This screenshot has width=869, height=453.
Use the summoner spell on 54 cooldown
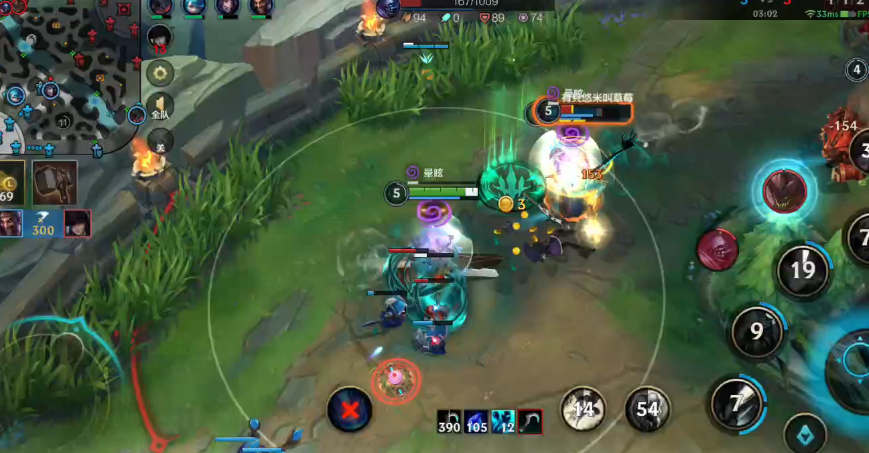(x=647, y=408)
